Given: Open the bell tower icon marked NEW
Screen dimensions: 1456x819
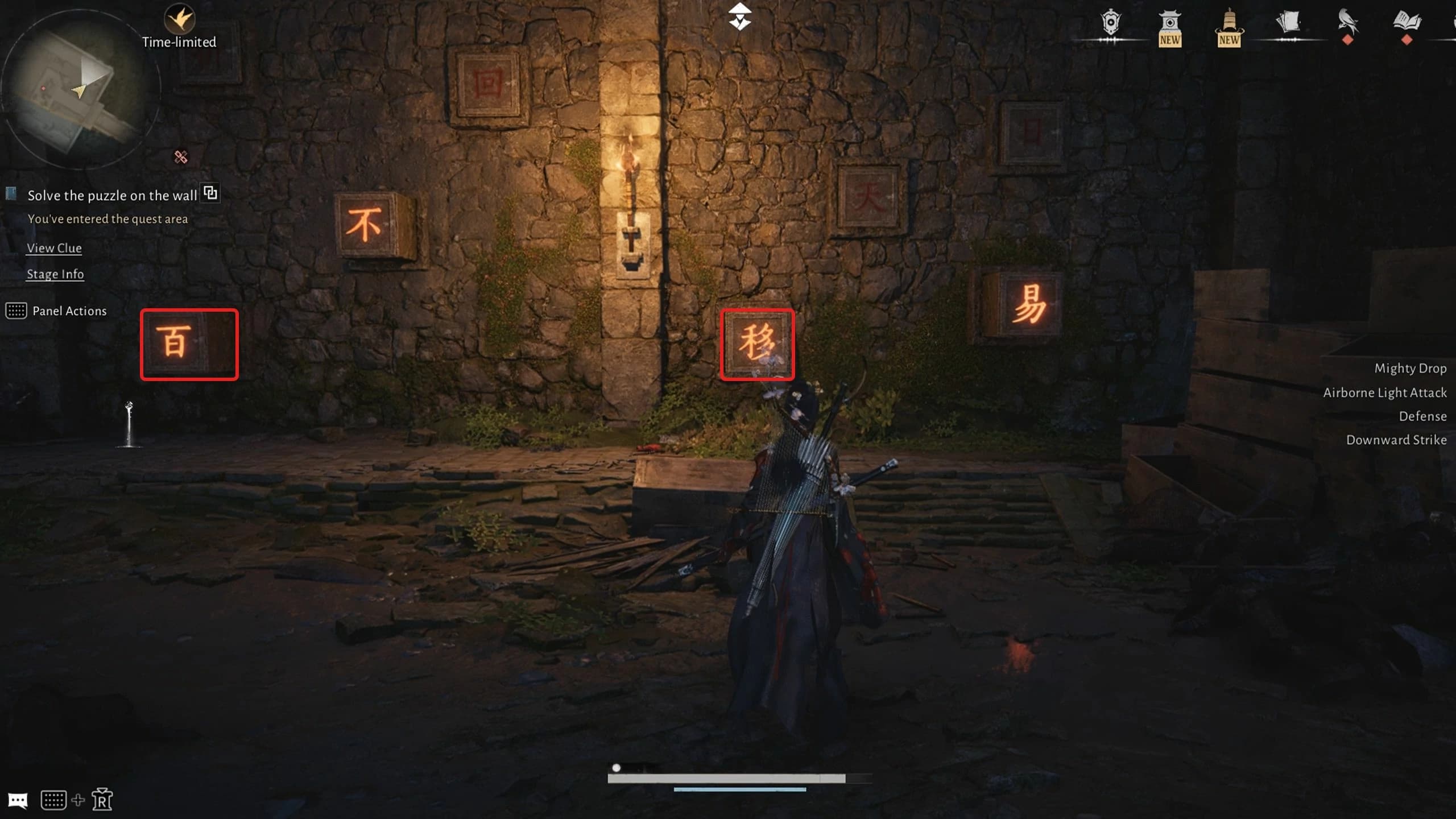Looking at the screenshot, I should coord(1230,24).
